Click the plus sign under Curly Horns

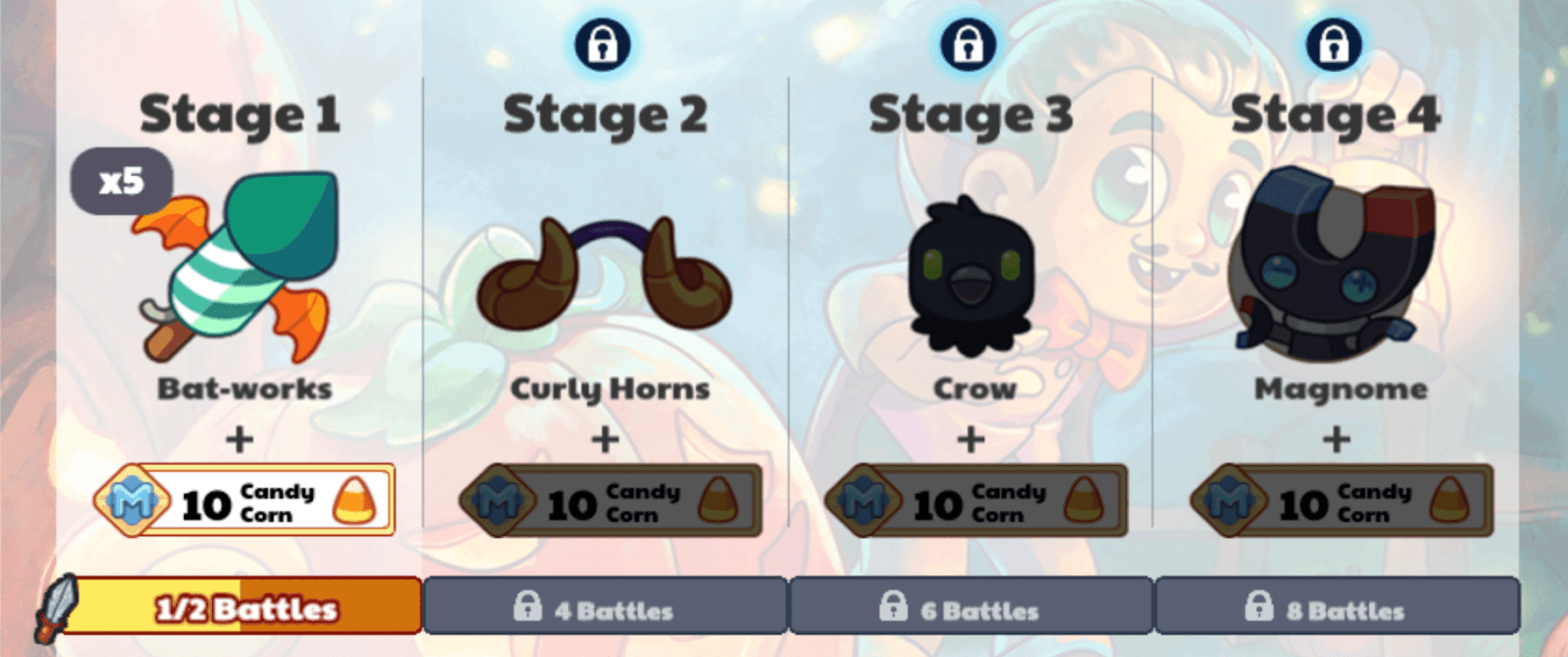coord(603,438)
